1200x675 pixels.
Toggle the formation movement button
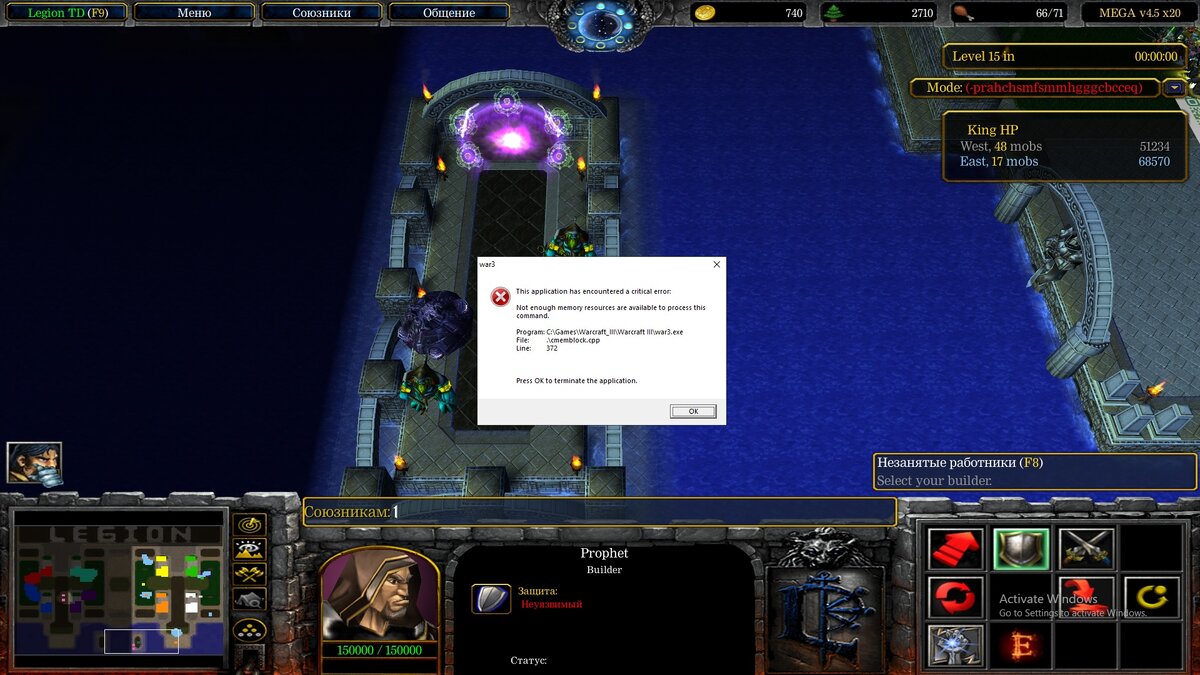coord(249,629)
